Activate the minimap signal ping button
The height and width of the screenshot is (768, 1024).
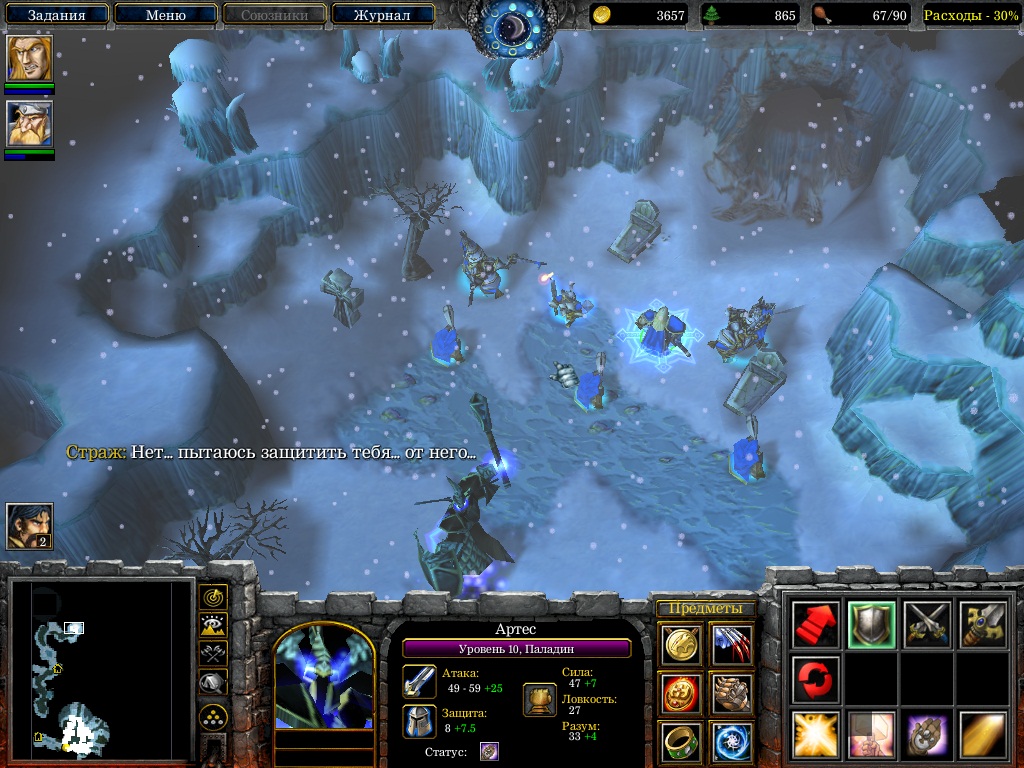[213, 598]
